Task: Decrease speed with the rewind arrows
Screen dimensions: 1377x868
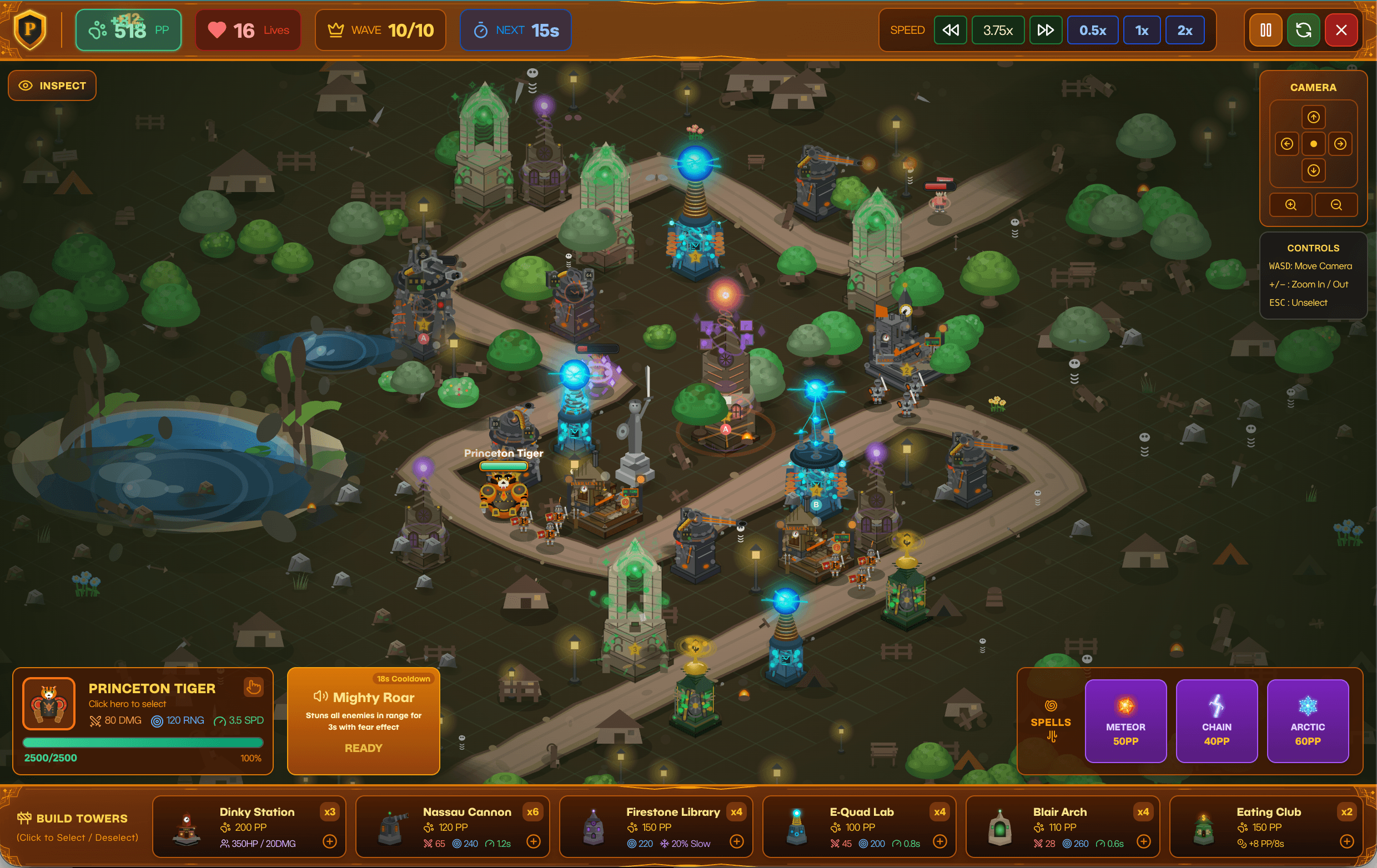Action: tap(951, 31)
